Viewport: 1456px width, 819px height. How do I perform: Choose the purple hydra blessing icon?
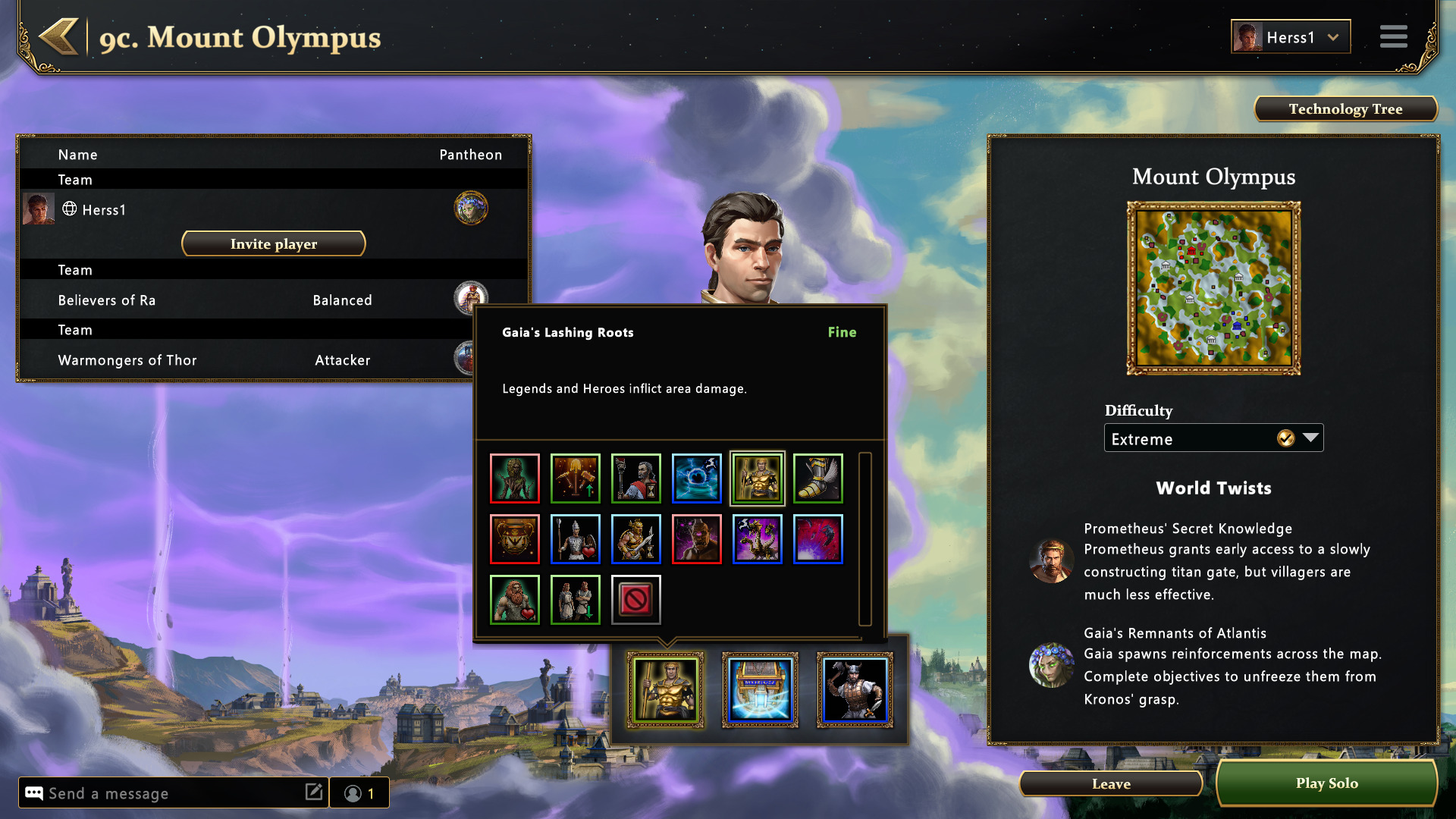[757, 539]
